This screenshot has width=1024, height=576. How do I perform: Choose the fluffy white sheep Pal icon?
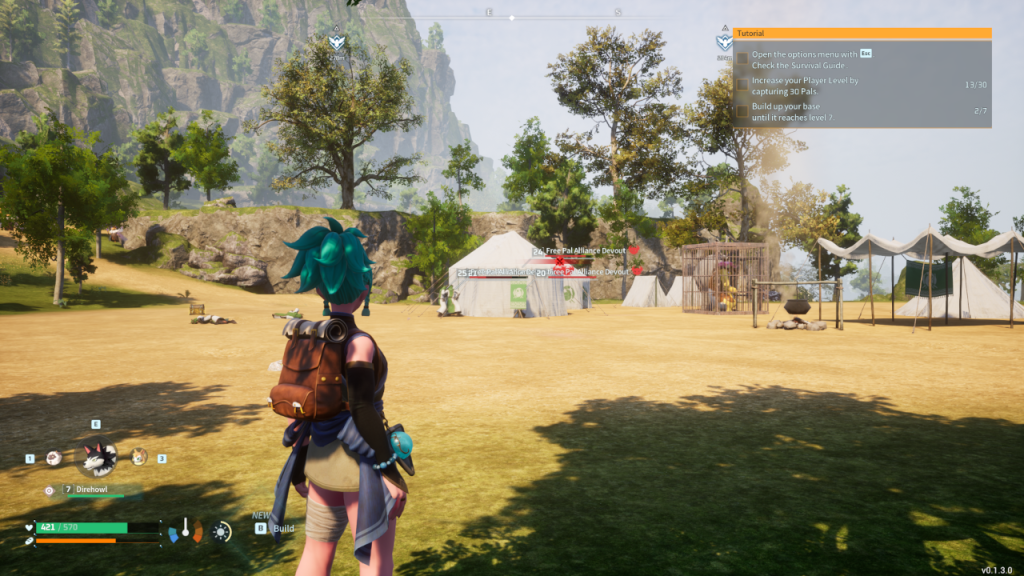(x=54, y=458)
